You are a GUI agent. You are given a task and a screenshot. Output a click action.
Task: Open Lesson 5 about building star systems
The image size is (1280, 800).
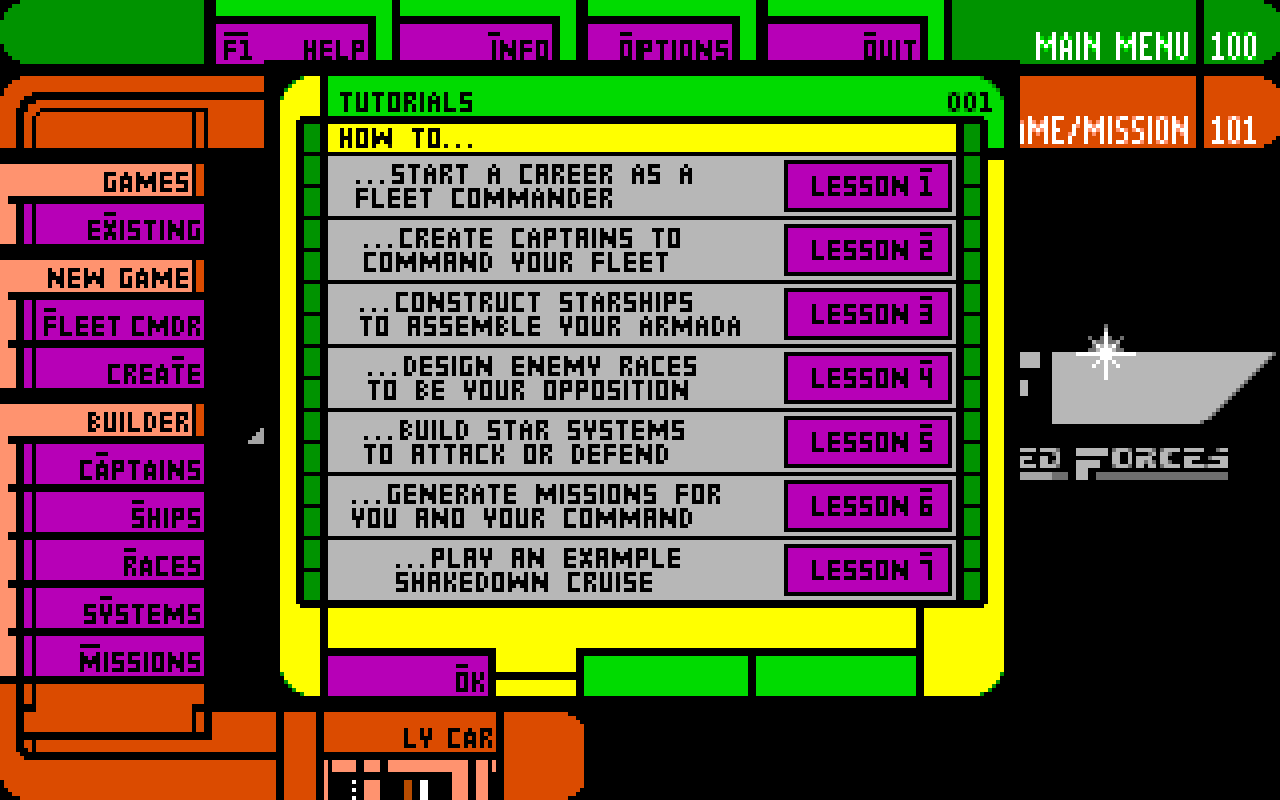coord(866,441)
